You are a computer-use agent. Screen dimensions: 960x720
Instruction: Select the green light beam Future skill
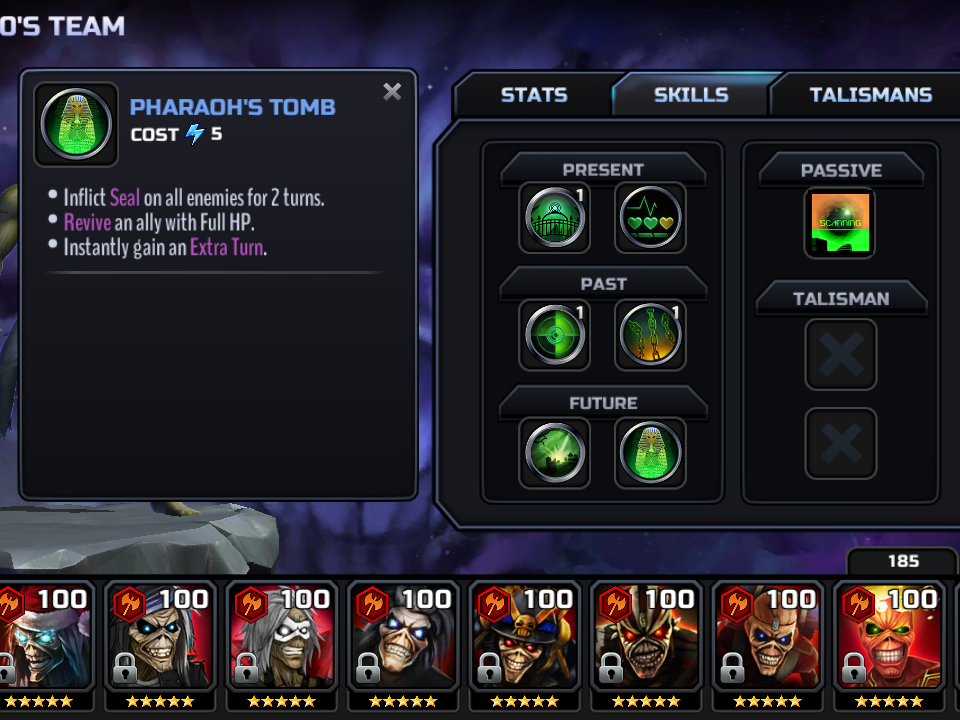[555, 453]
